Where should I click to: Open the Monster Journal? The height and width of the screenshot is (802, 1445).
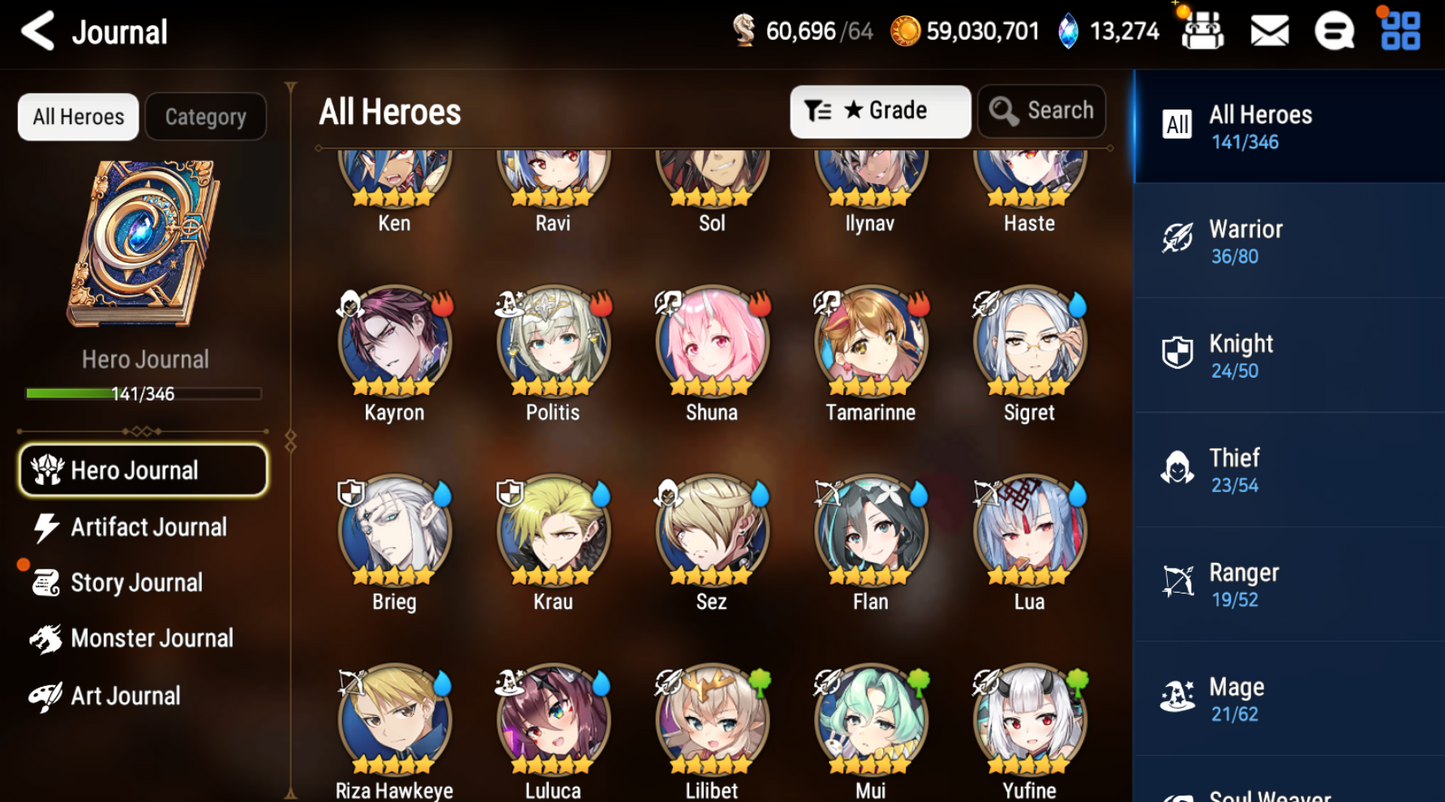click(x=150, y=639)
